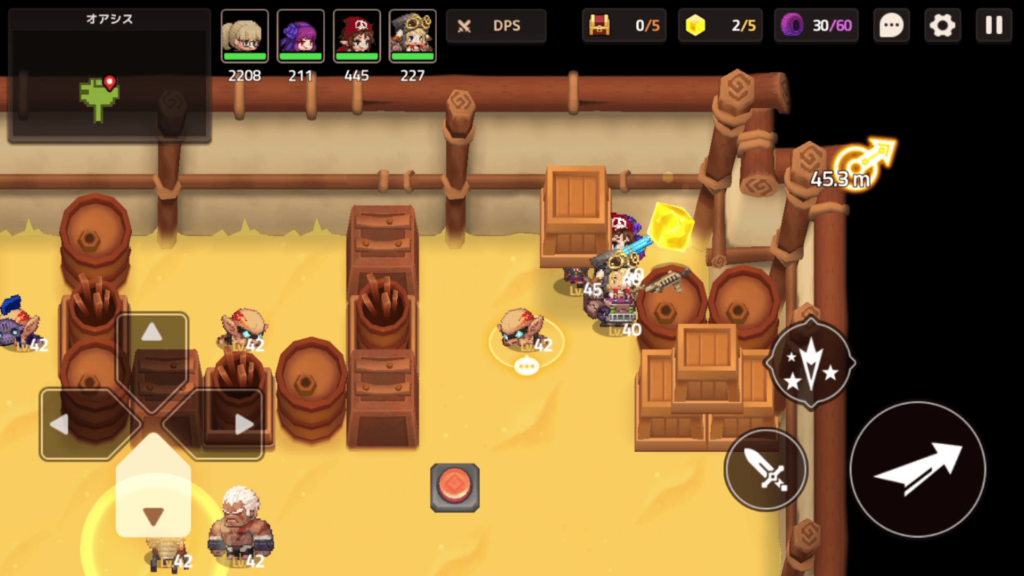Open the Oasis minimap

(x=109, y=76)
